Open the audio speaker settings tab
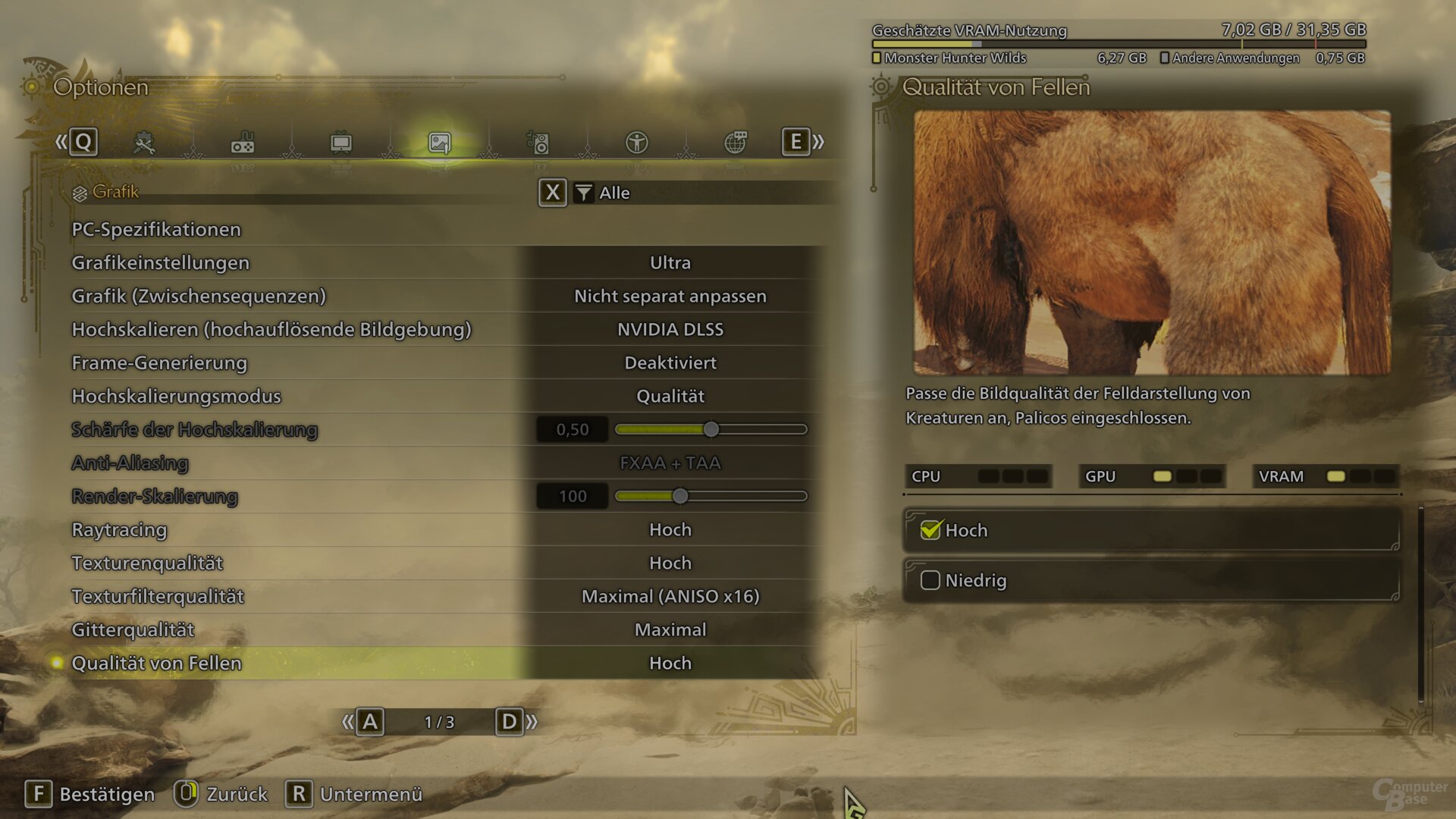This screenshot has height=819, width=1456. point(538,143)
